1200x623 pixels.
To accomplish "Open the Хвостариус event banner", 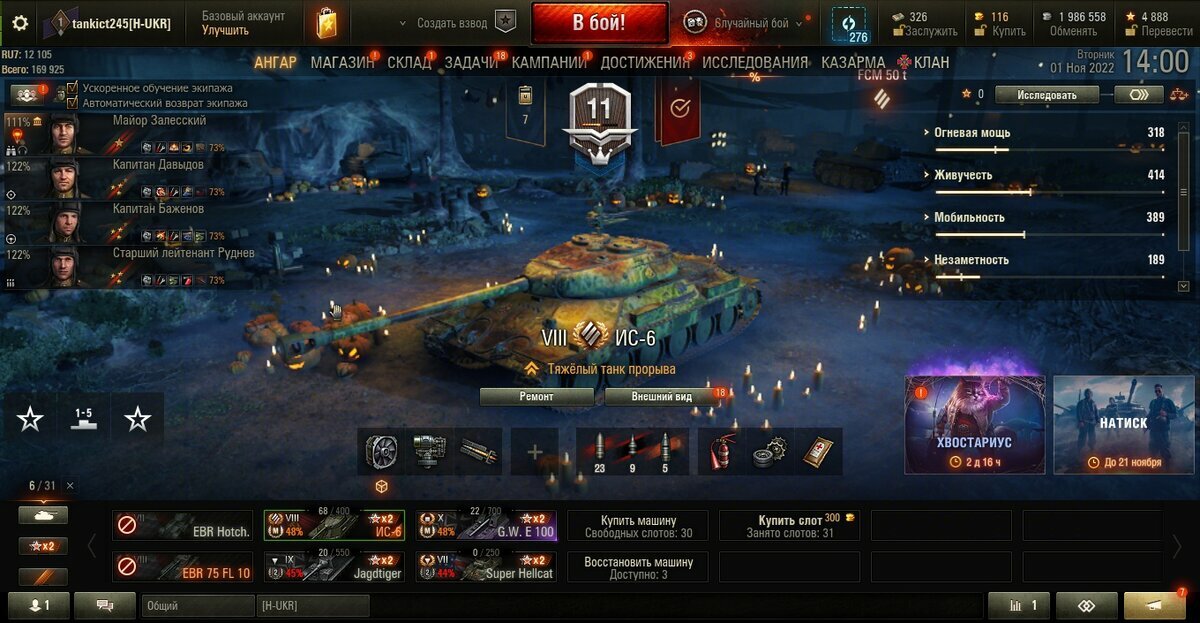I will pos(975,424).
